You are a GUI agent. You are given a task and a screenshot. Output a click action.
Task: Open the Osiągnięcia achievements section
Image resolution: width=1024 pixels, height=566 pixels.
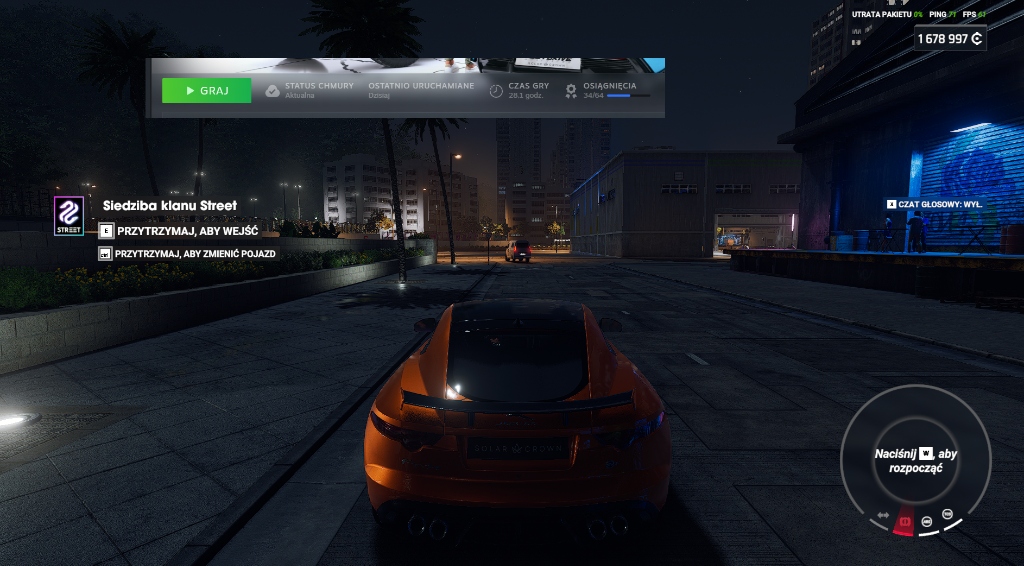(609, 90)
